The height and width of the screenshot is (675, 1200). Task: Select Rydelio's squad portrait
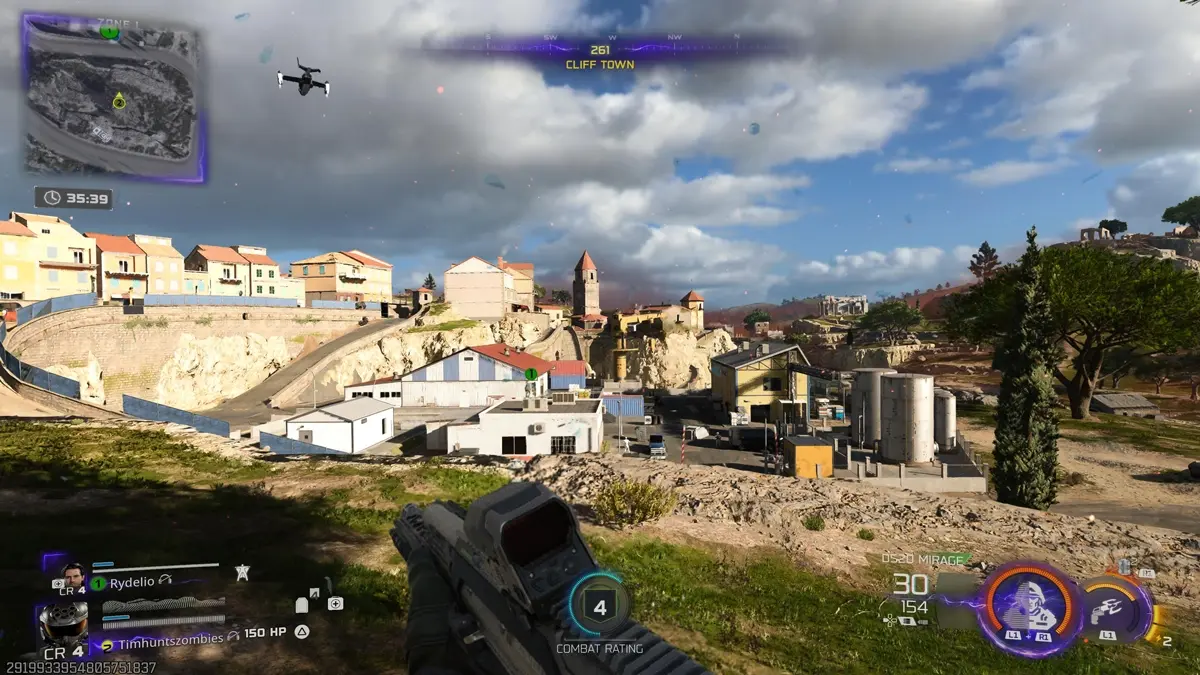click(73, 575)
